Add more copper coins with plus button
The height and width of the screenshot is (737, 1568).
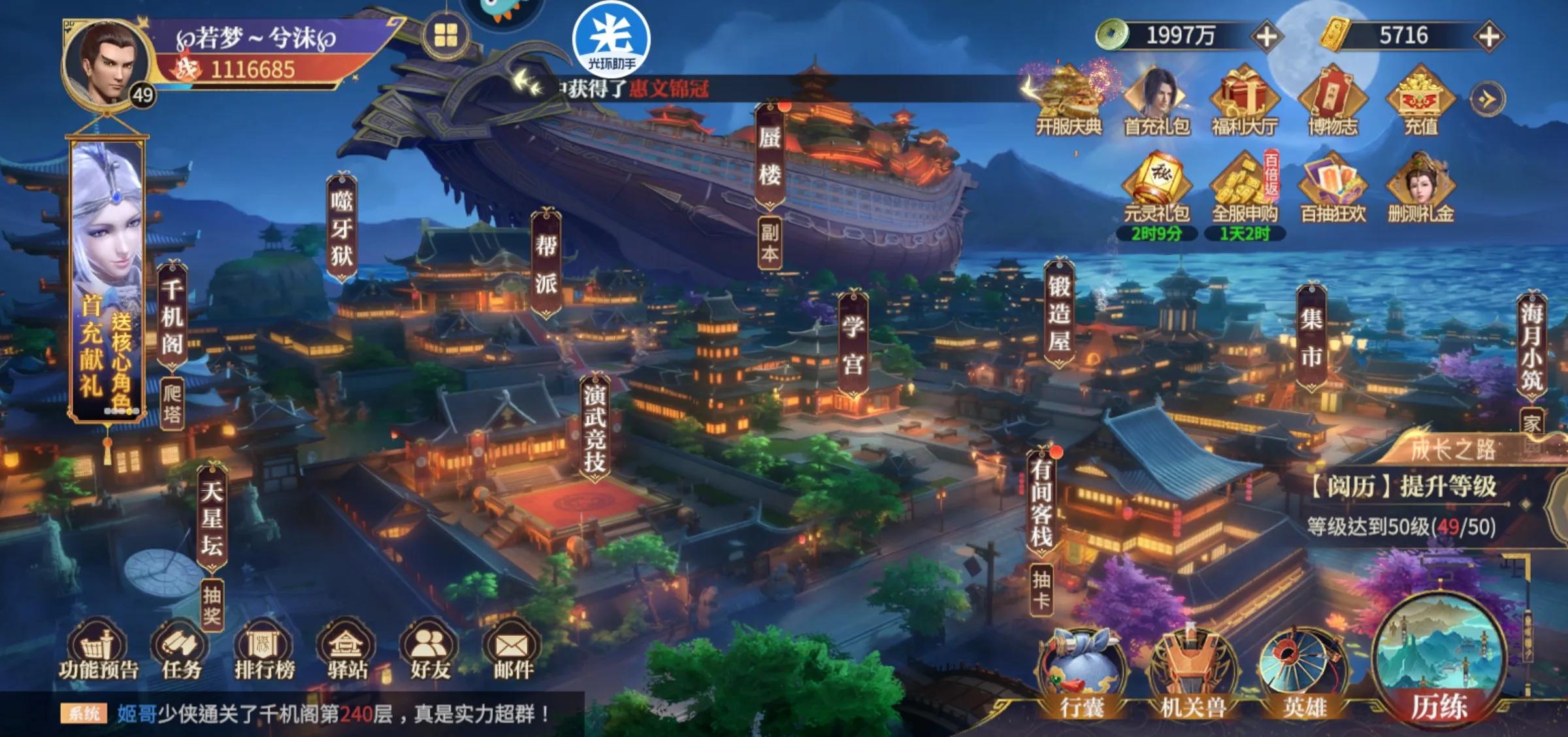tap(1266, 36)
